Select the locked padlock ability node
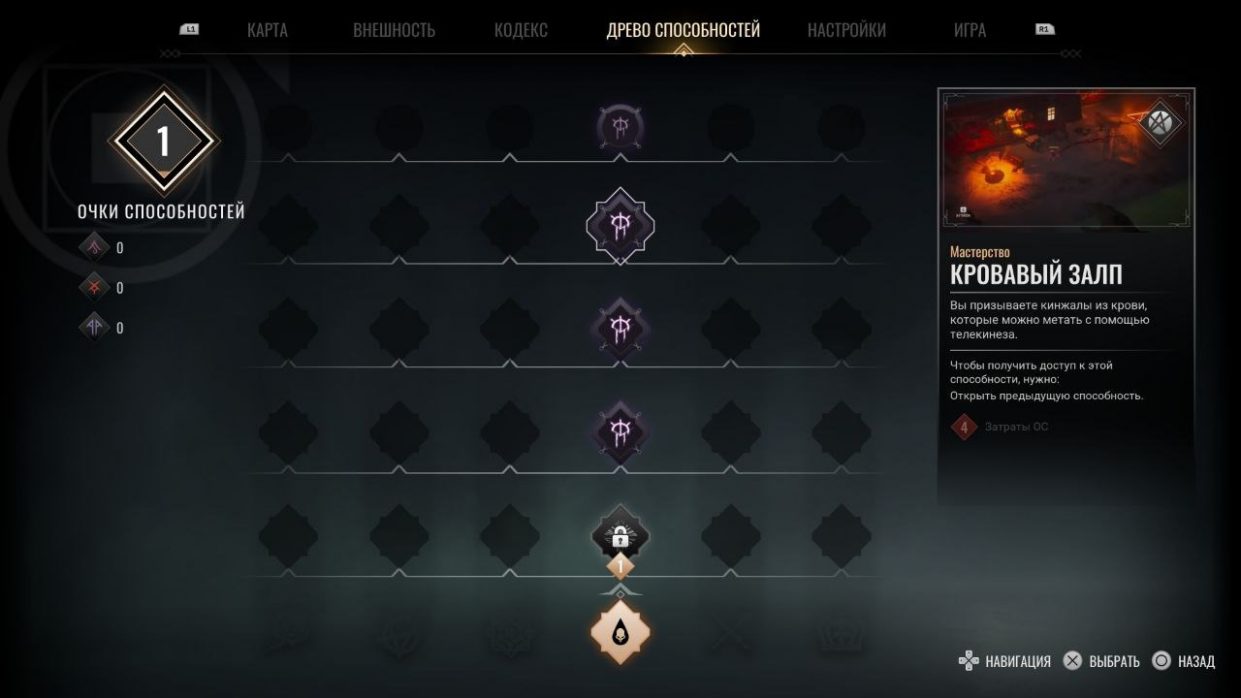This screenshot has height=698, width=1241. tap(620, 535)
